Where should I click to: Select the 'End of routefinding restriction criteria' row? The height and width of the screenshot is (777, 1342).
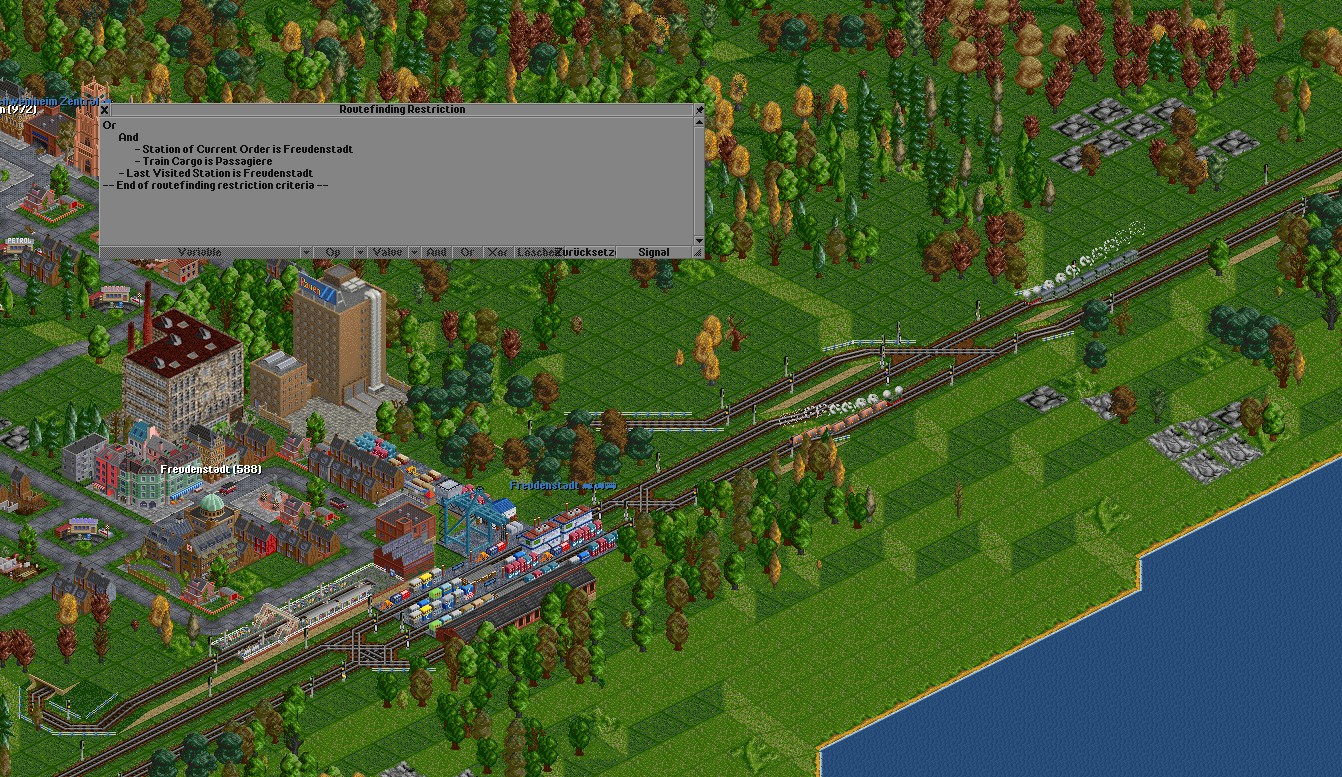tap(215, 185)
